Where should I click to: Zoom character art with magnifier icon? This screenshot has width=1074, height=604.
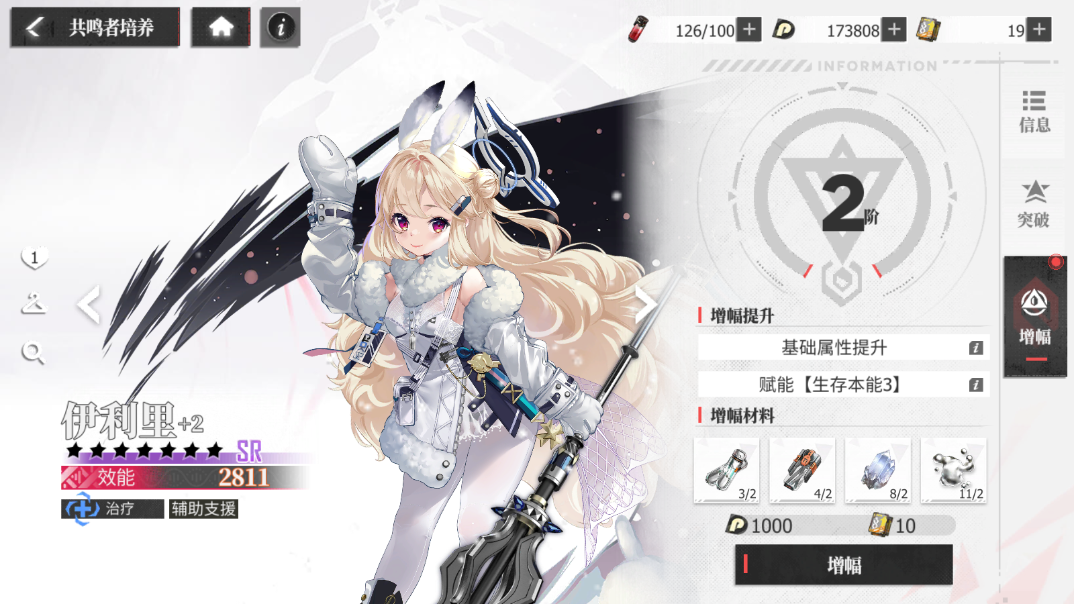coord(34,351)
